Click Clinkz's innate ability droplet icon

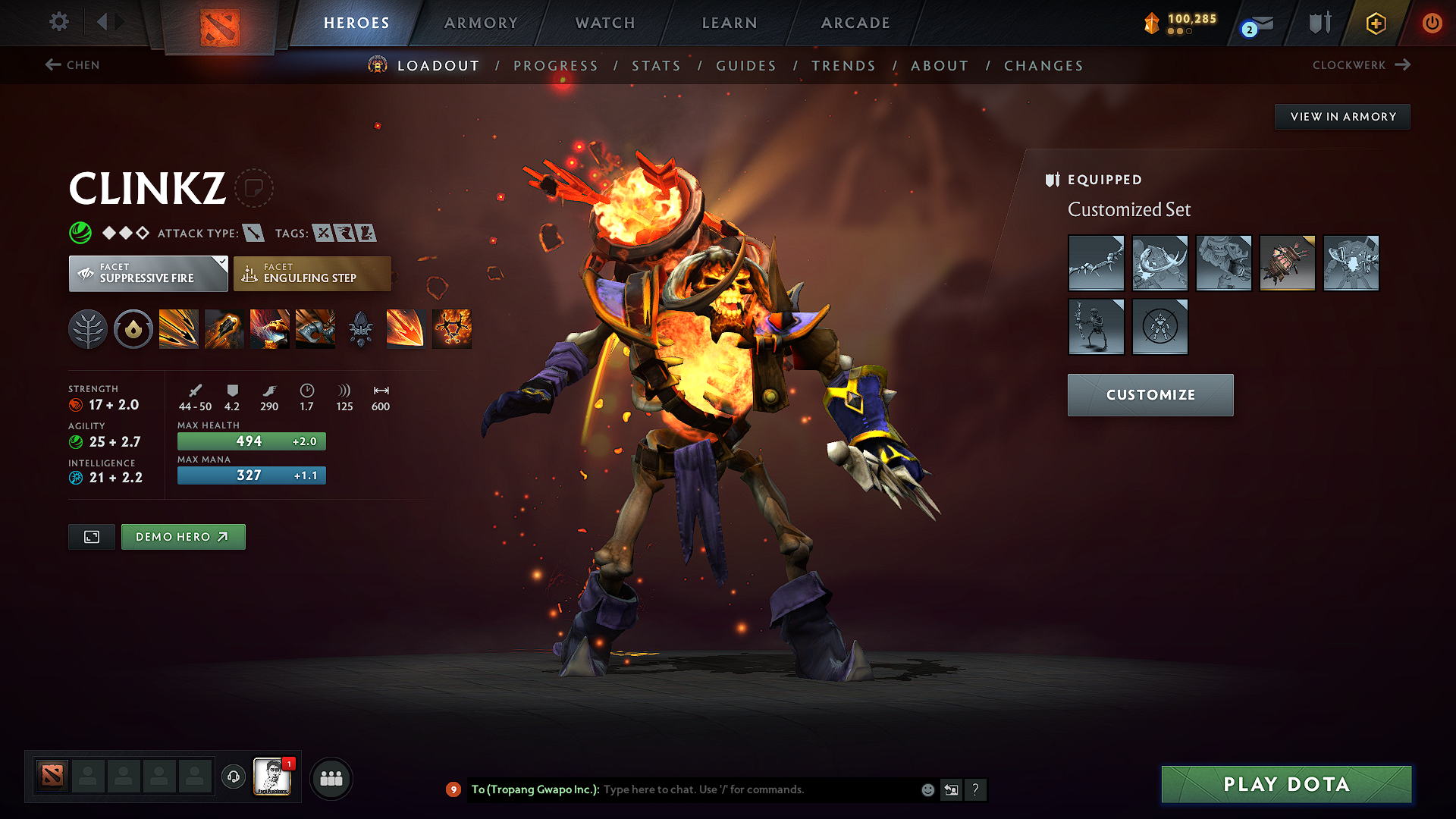(133, 328)
